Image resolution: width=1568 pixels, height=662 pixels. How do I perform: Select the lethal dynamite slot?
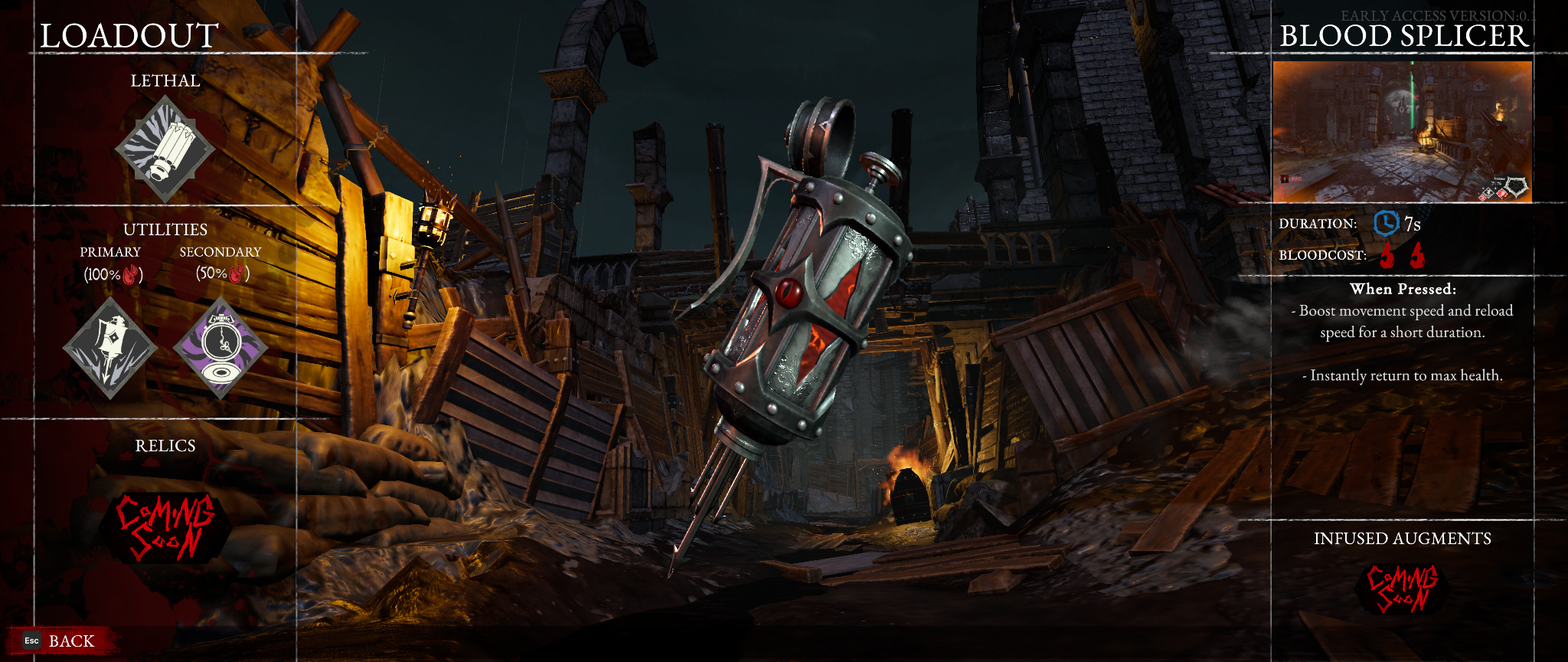click(165, 149)
